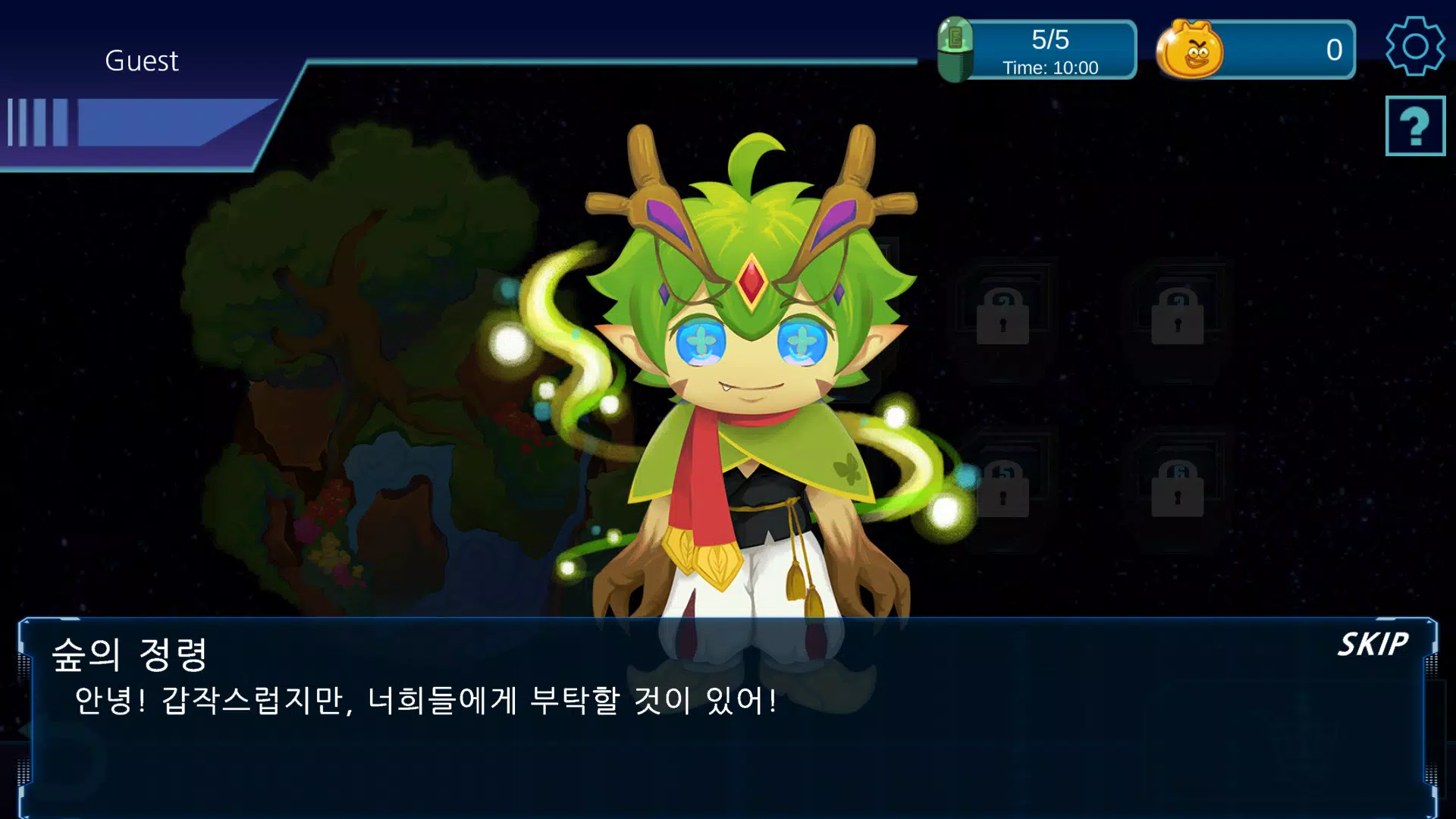Click the Guest player name label
Screen dimensions: 1456x819
pos(141,61)
